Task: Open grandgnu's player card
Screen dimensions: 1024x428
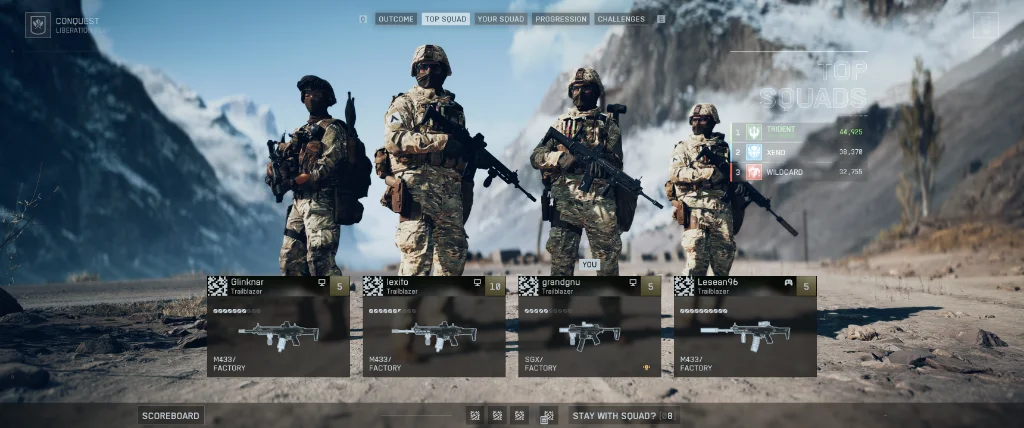Action: coord(590,326)
